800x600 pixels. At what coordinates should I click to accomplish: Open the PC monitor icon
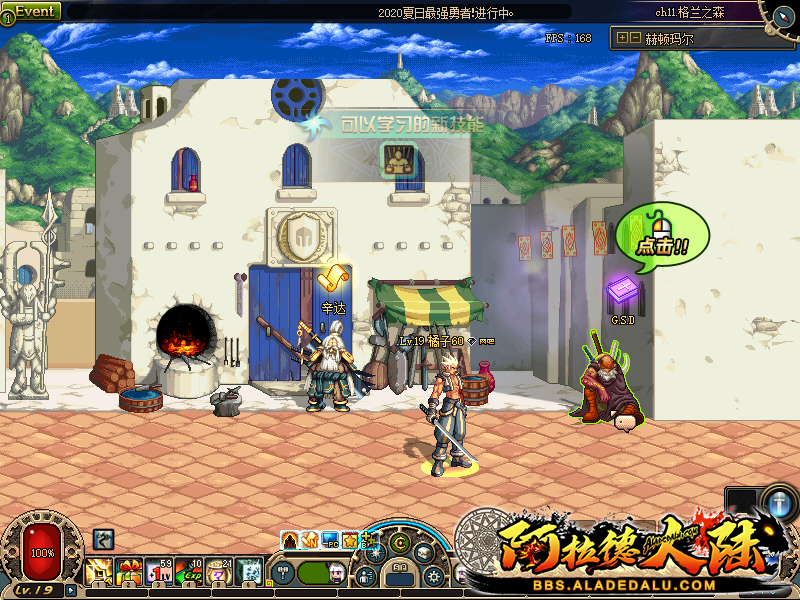(x=330, y=541)
